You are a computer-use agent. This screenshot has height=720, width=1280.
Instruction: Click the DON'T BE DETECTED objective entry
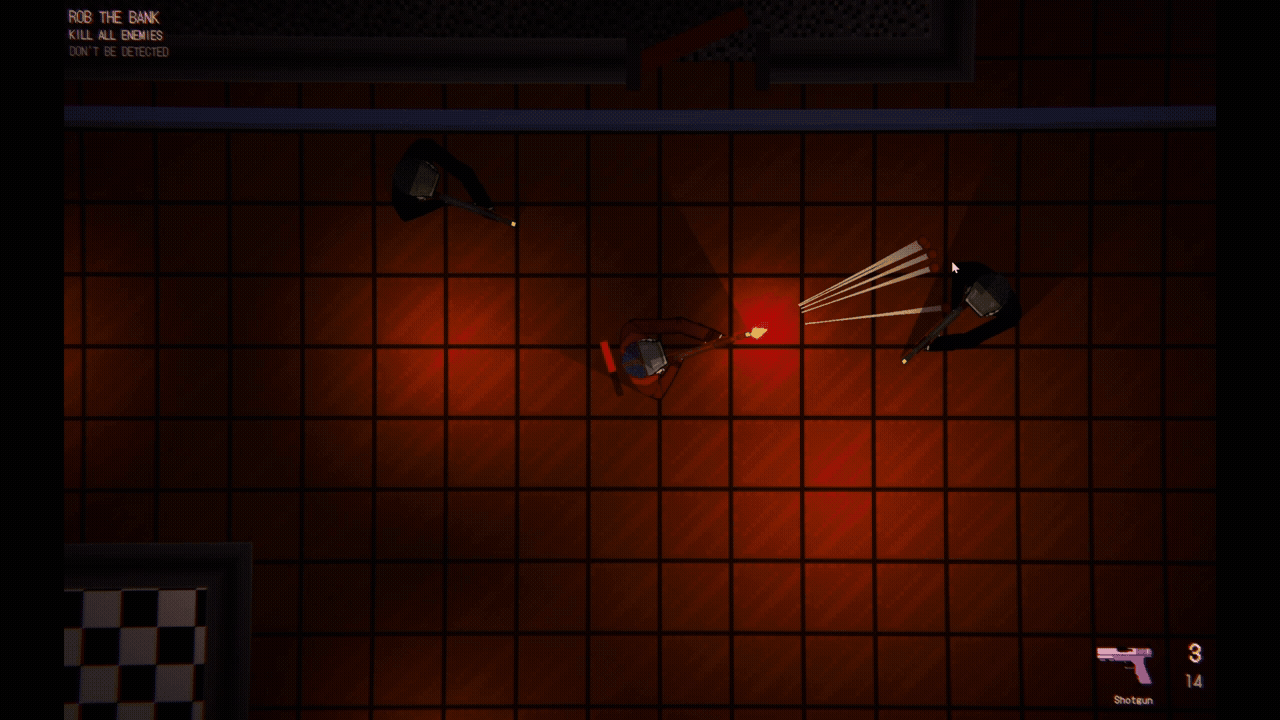tap(118, 50)
